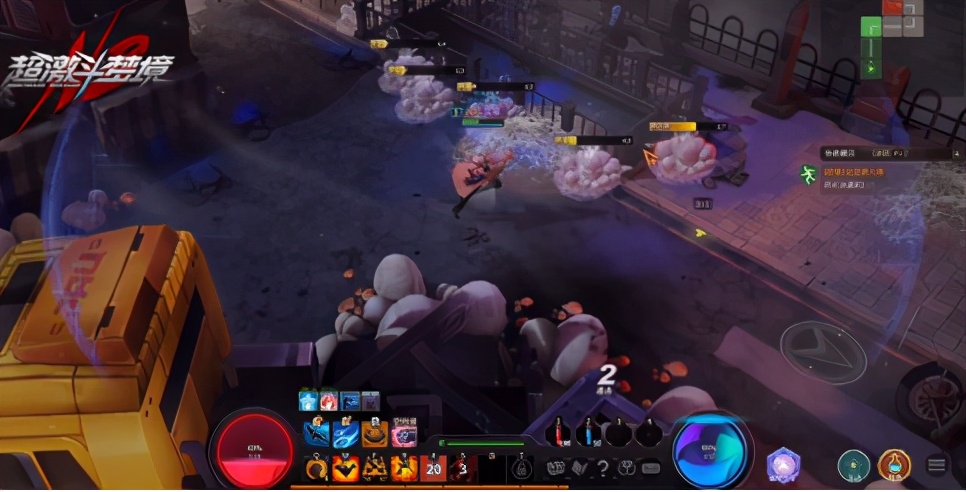Tap the teal round button beside the flask
Screen dimensions: 966x492
[853, 465]
